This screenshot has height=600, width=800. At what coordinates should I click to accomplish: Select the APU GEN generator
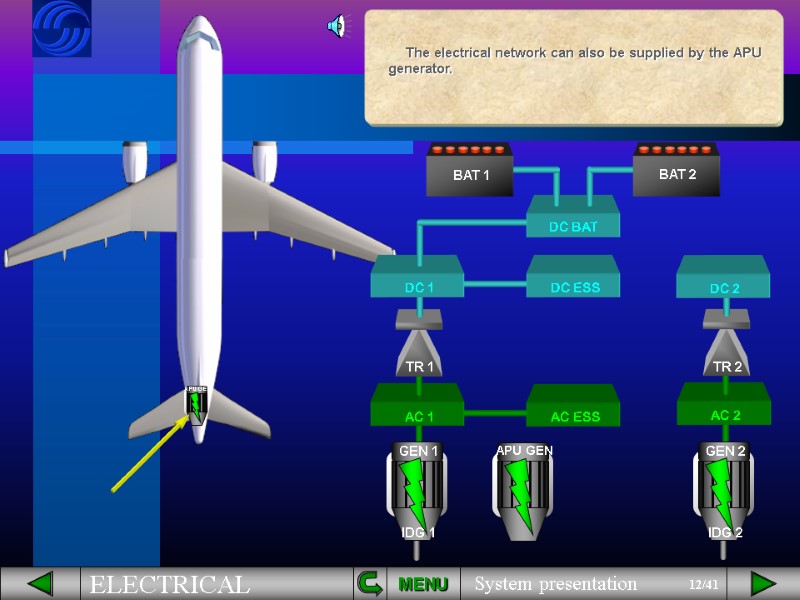(523, 492)
